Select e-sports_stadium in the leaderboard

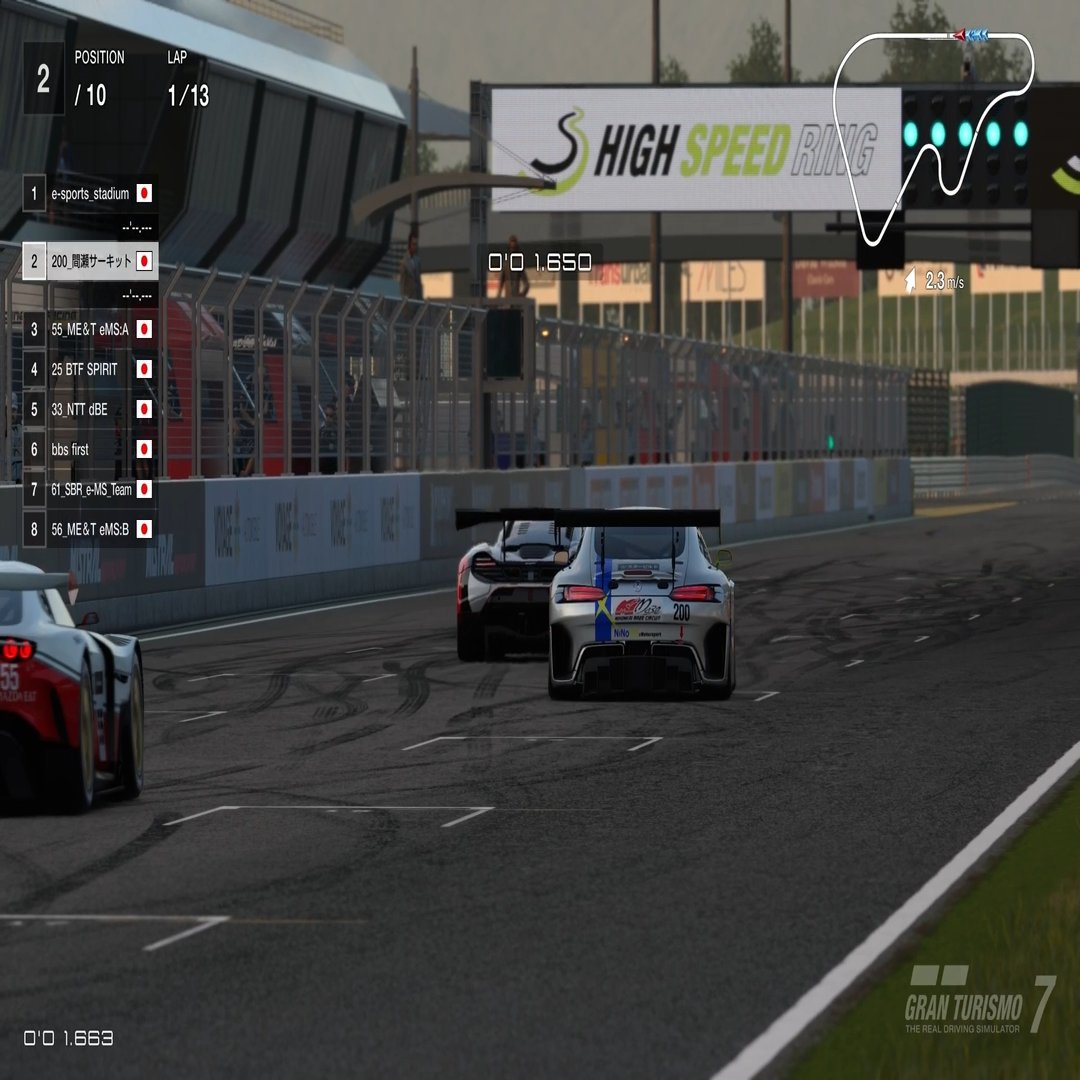[90, 193]
